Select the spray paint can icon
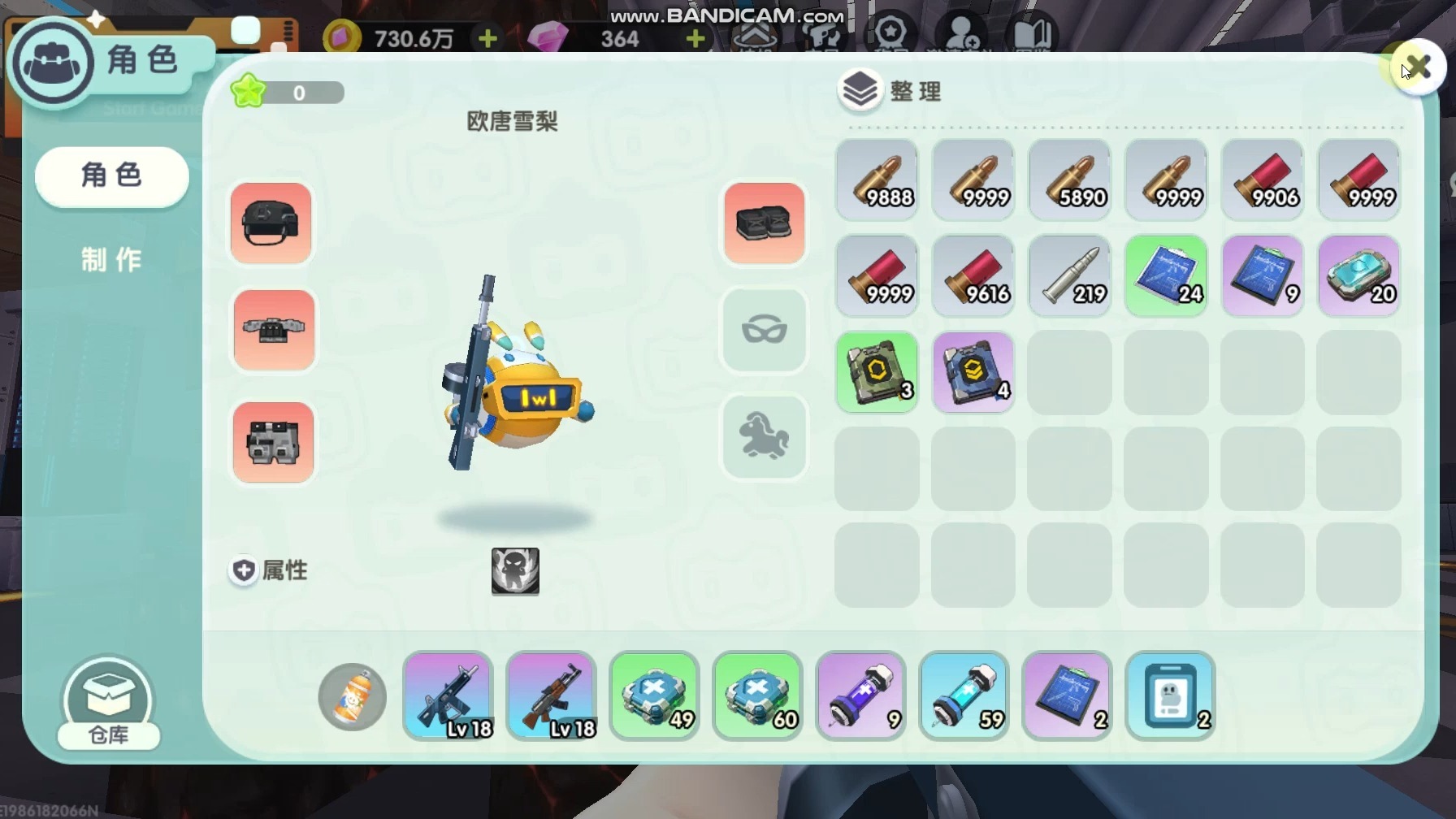1456x819 pixels. pyautogui.click(x=351, y=697)
